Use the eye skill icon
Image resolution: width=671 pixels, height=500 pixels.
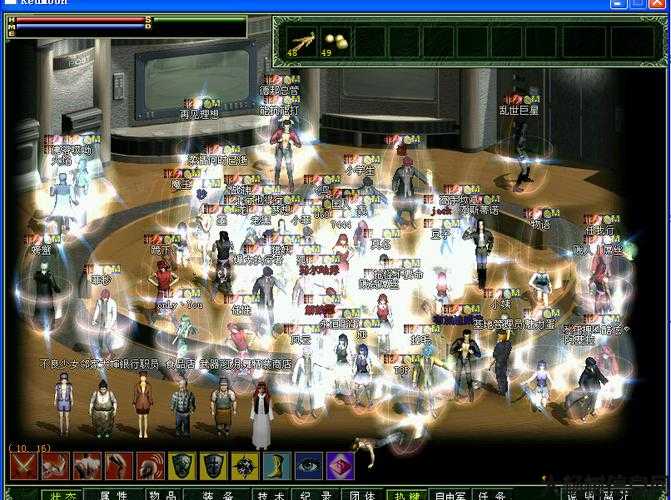309,466
